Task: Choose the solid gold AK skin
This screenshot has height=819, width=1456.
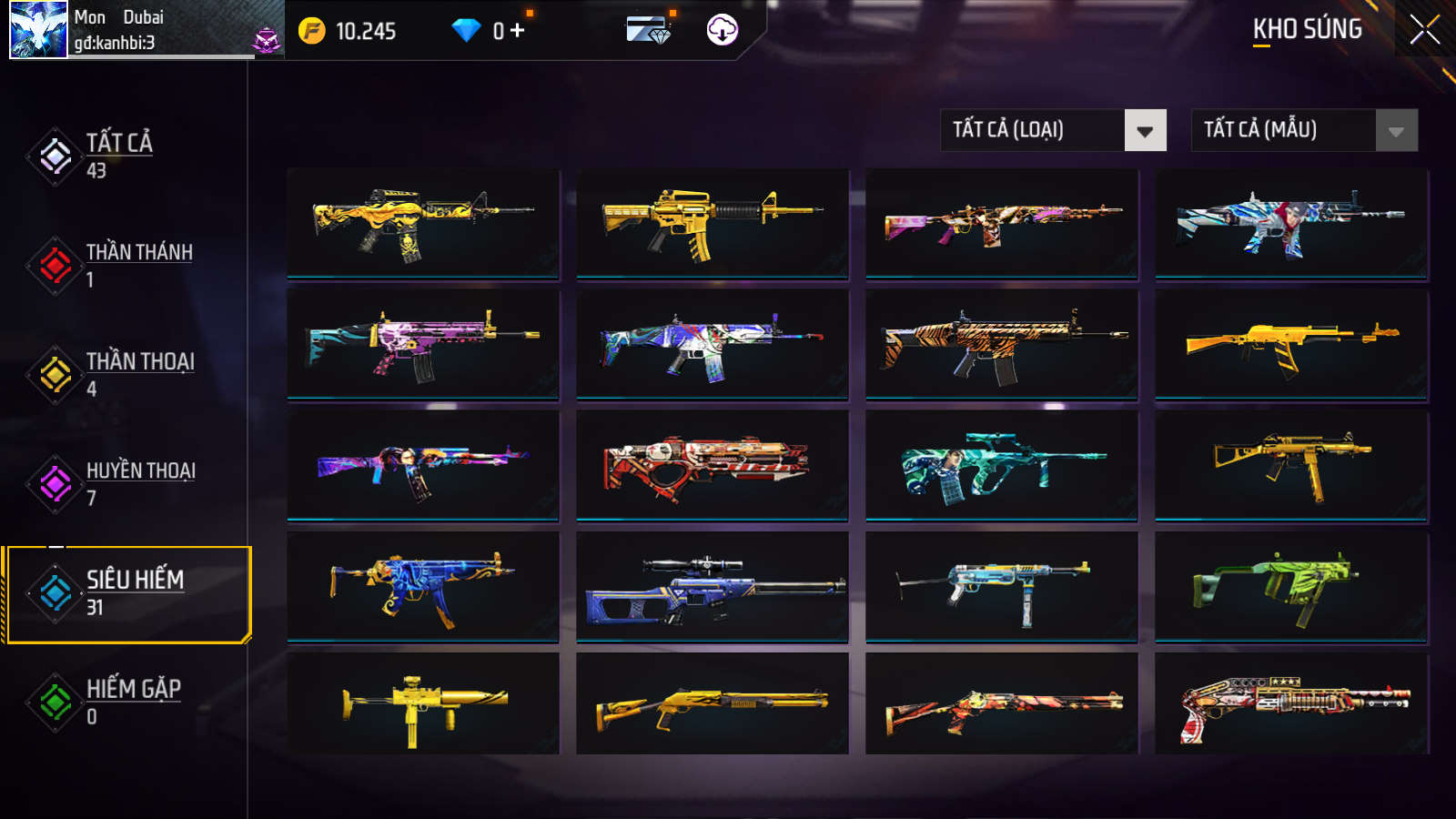Action: point(1290,344)
